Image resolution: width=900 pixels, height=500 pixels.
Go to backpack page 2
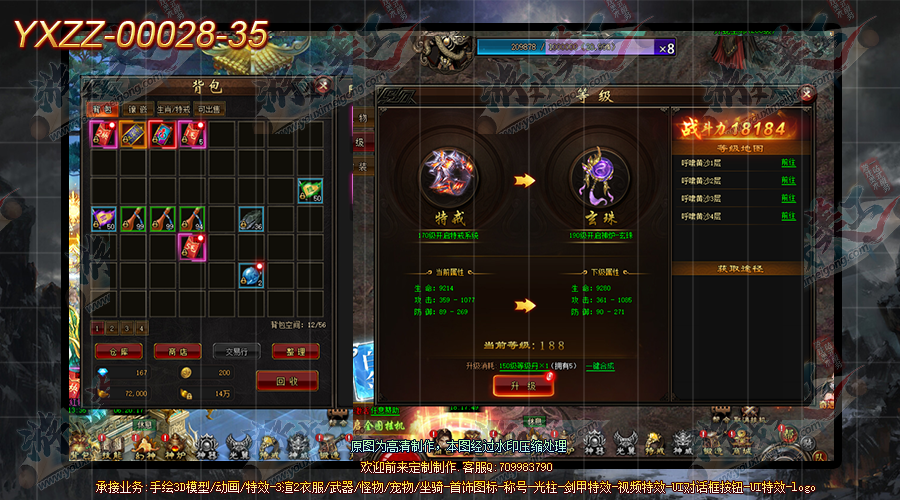111,328
